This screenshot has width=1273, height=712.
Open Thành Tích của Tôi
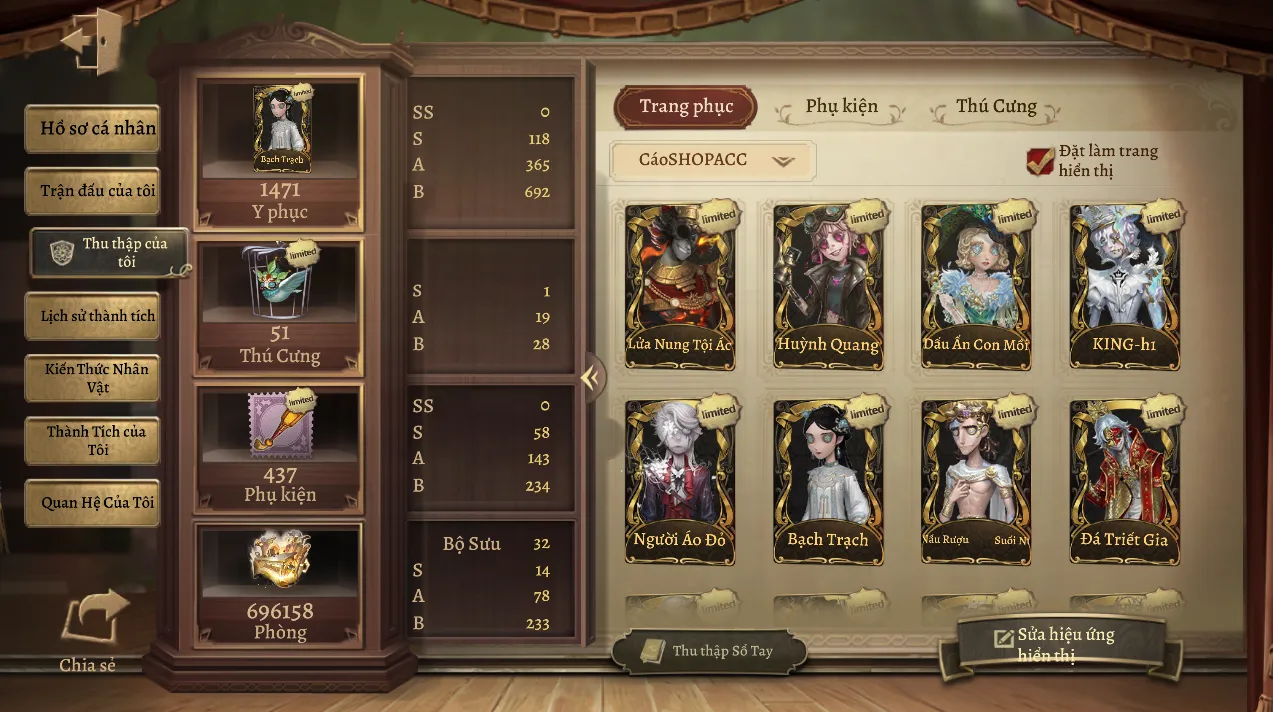[93, 441]
